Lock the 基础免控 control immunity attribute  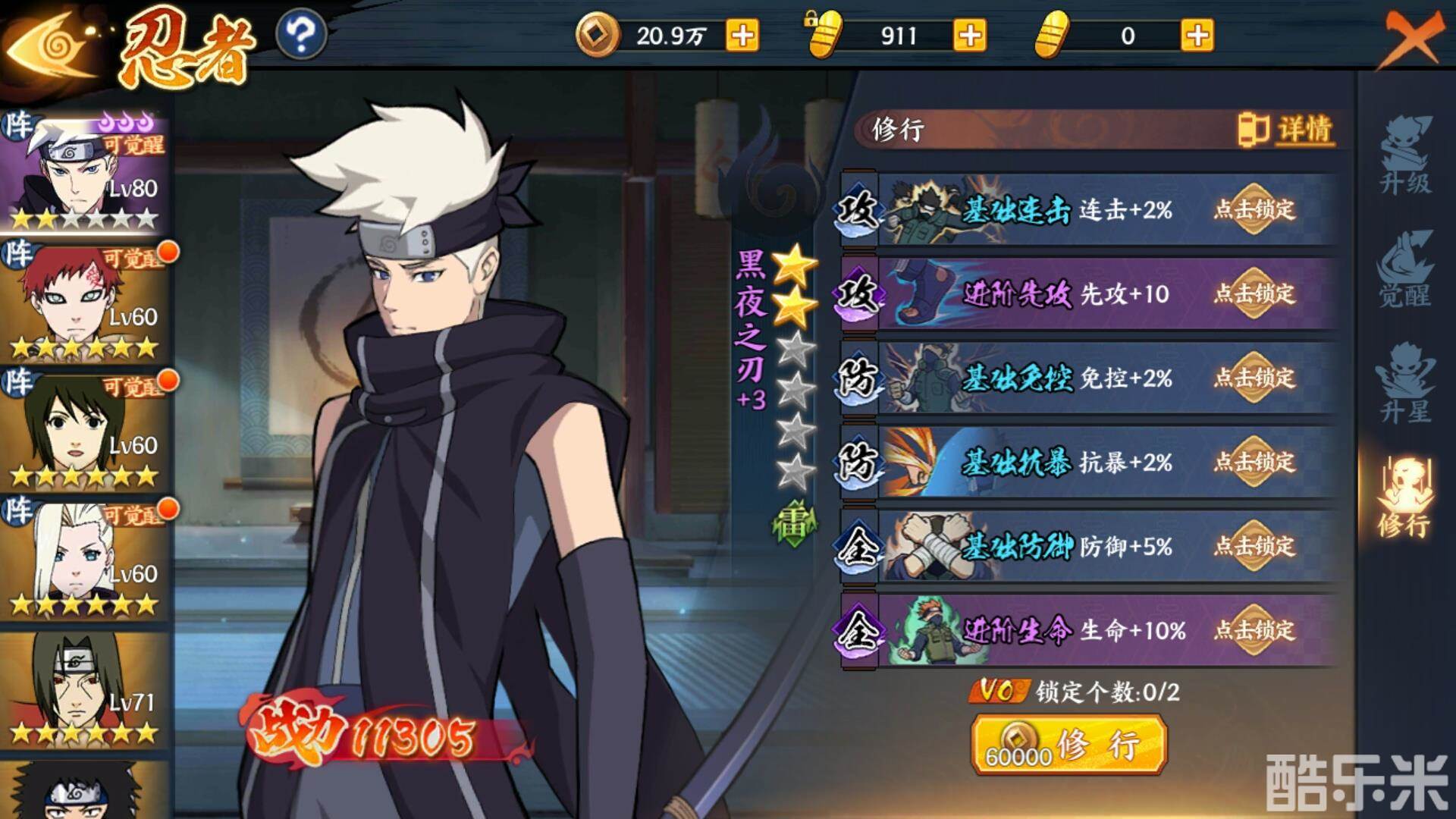pos(1254,378)
